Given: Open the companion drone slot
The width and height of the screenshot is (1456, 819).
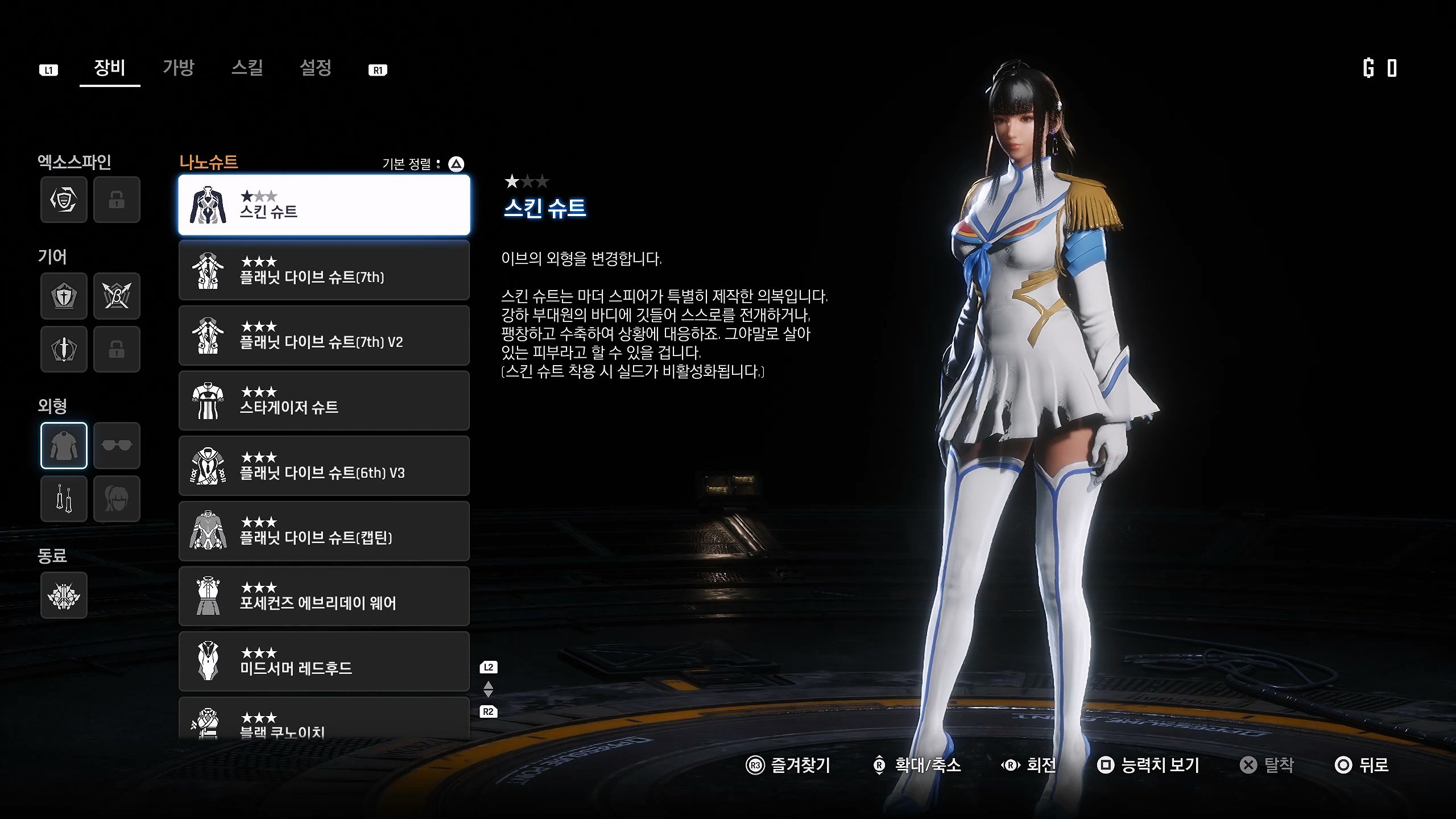Looking at the screenshot, I should point(64,595).
